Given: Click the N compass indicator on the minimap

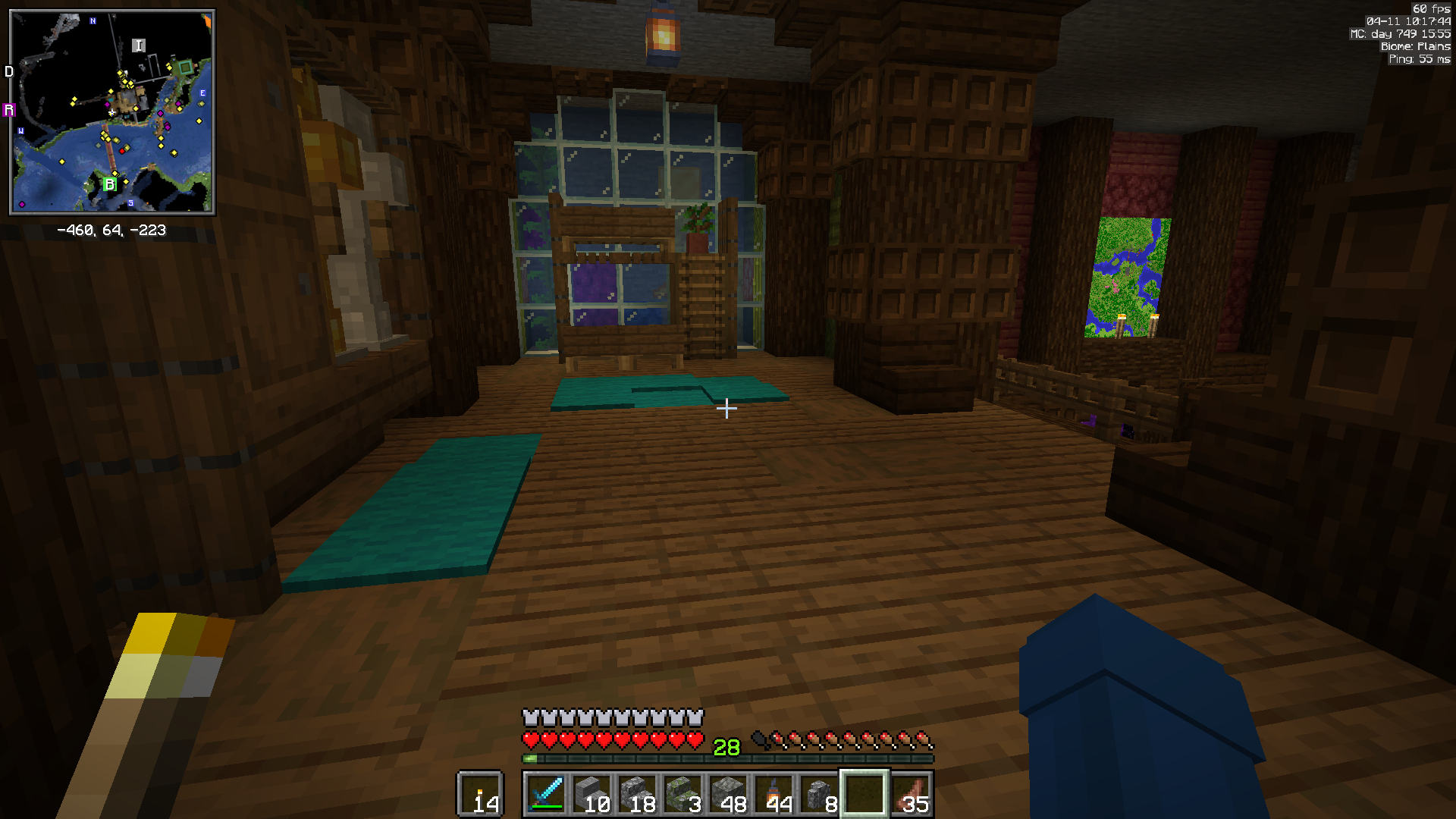Looking at the screenshot, I should click(93, 21).
